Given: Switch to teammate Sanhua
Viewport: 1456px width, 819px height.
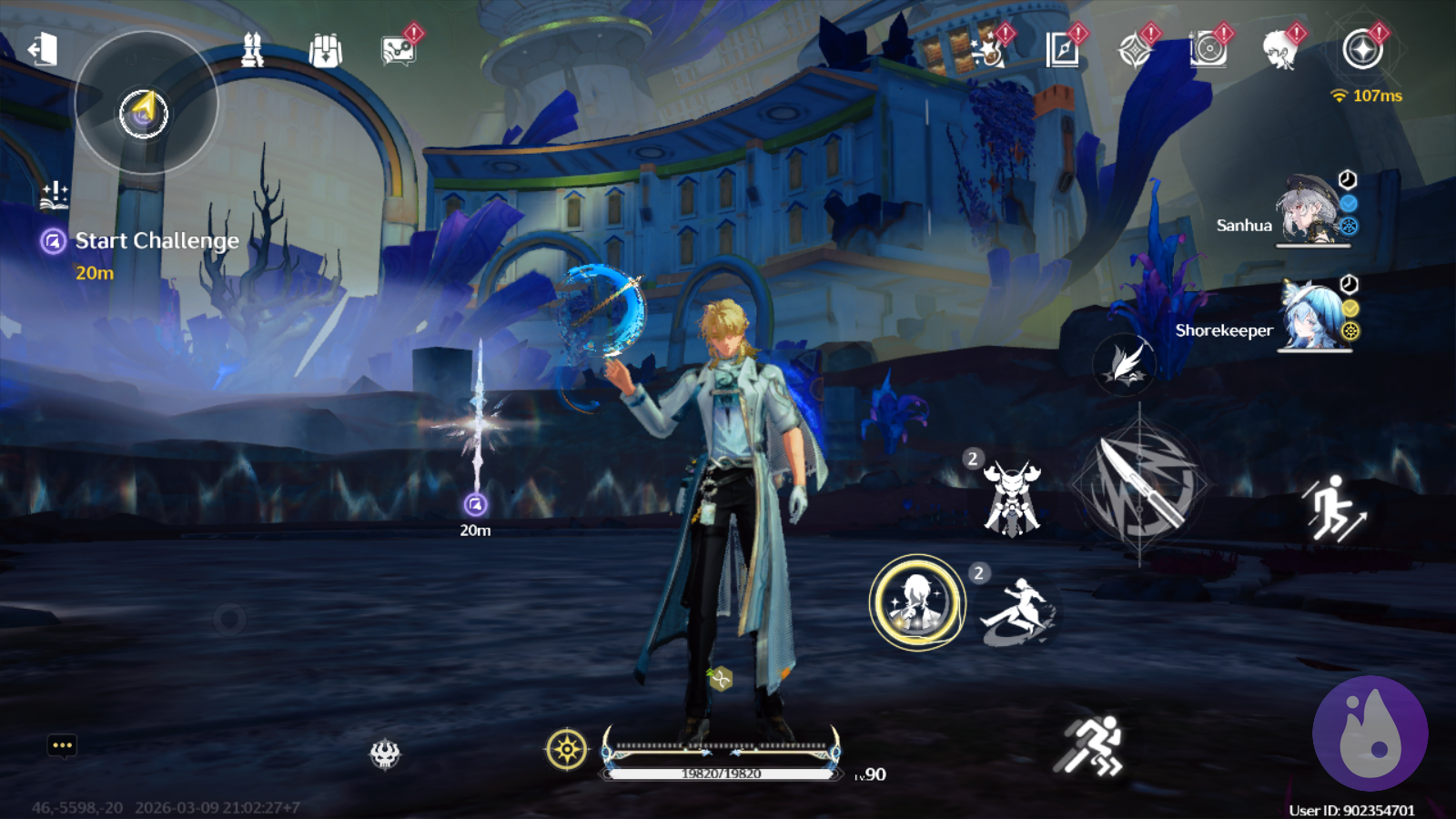Looking at the screenshot, I should tap(1311, 213).
